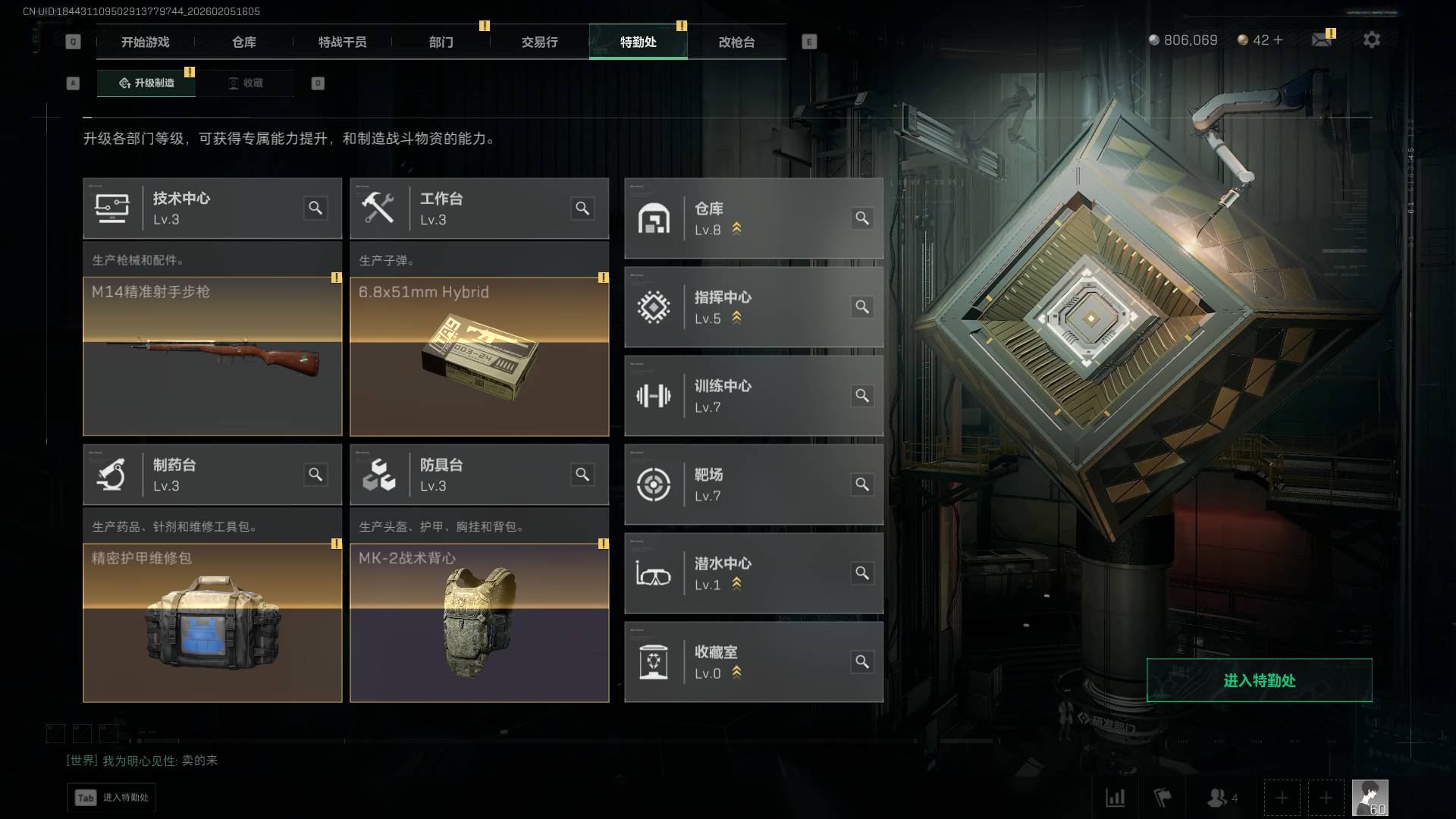Click the 进入特勤处 button

[x=1259, y=680]
